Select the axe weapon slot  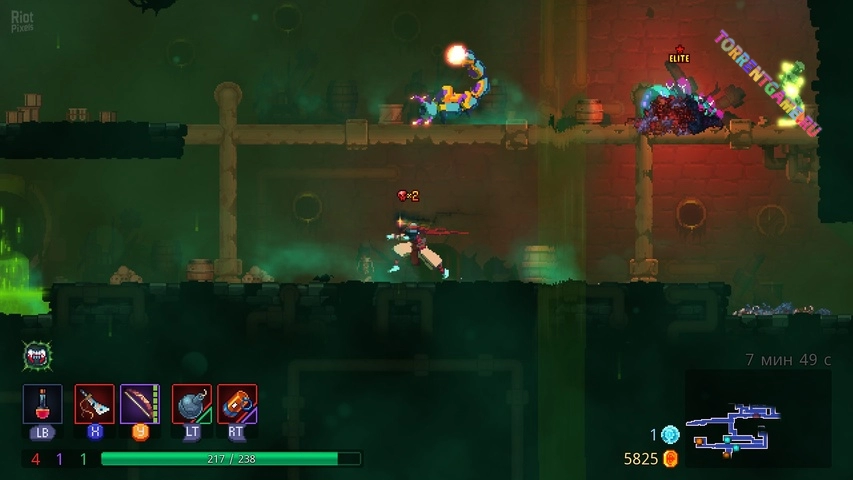[94, 404]
